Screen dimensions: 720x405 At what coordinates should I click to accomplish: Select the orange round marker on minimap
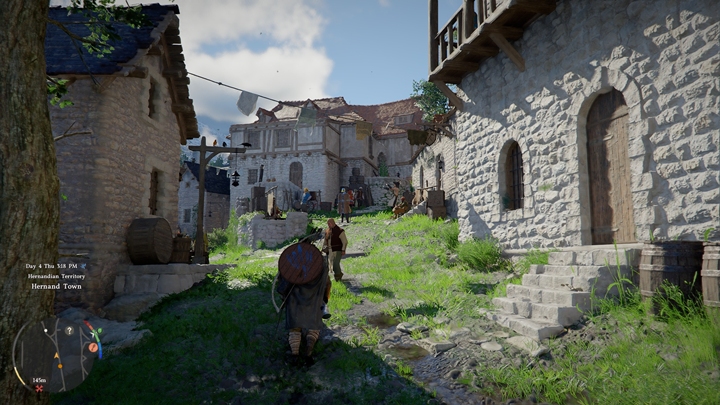93,347
